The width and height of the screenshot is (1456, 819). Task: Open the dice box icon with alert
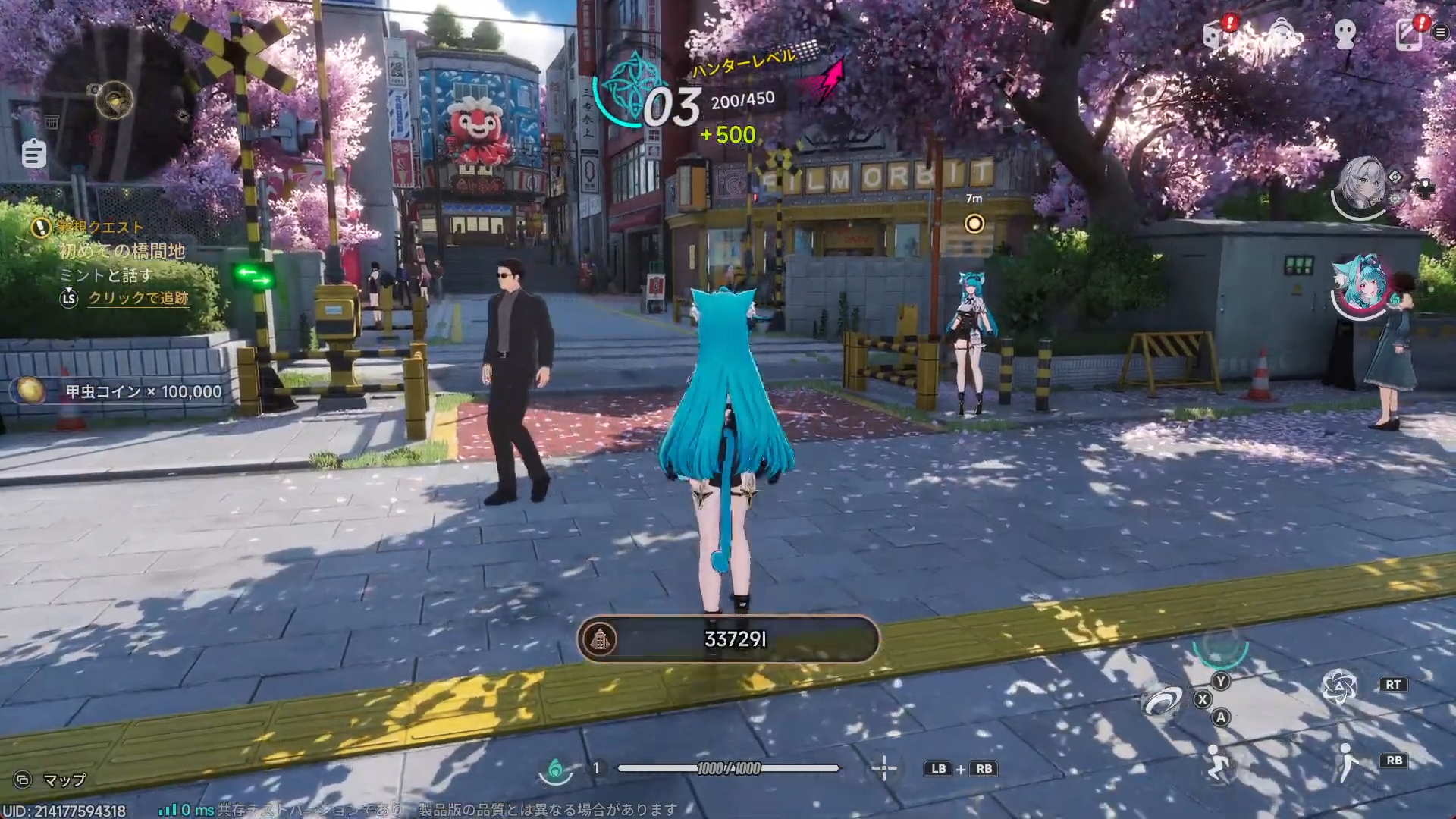click(x=1217, y=33)
